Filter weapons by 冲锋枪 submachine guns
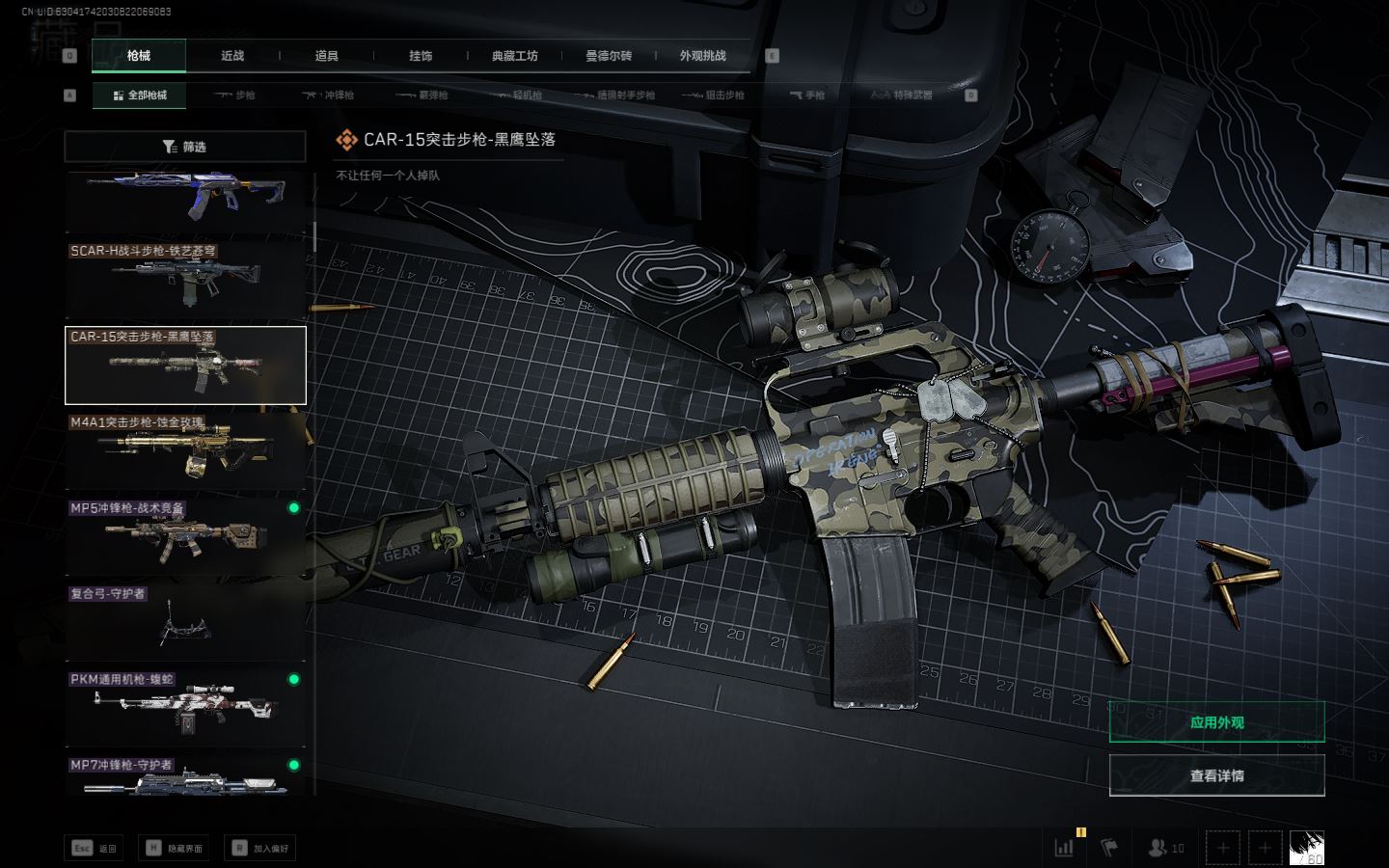Screen dimensions: 1389x868 click(x=328, y=95)
